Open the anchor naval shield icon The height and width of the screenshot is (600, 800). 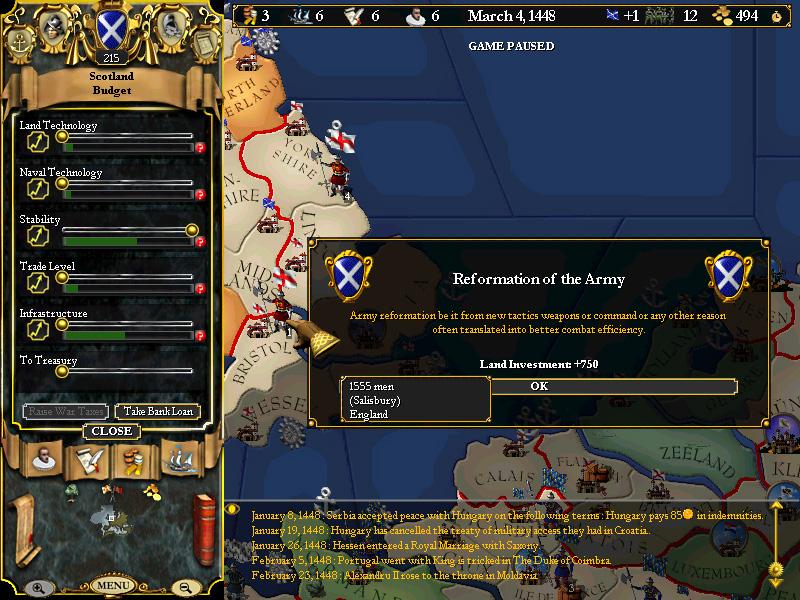tap(20, 42)
